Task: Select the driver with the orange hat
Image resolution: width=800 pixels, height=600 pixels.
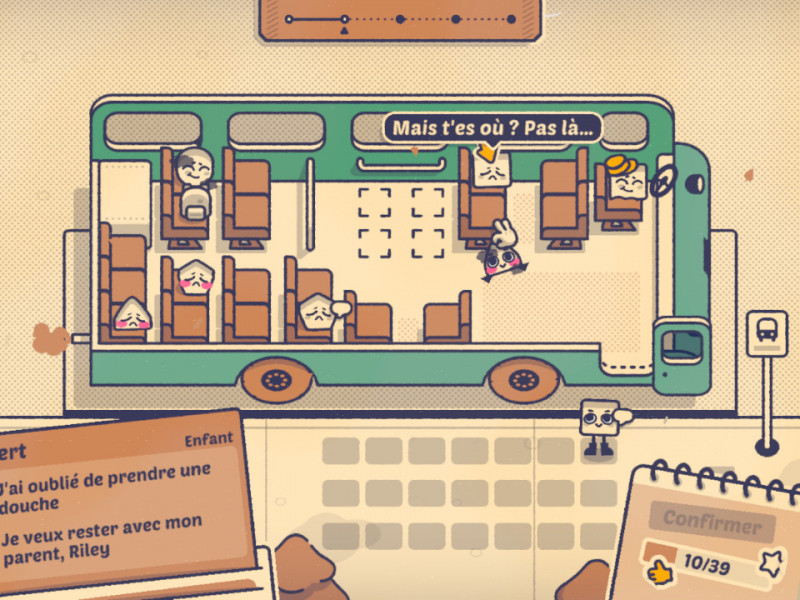Action: (x=628, y=180)
